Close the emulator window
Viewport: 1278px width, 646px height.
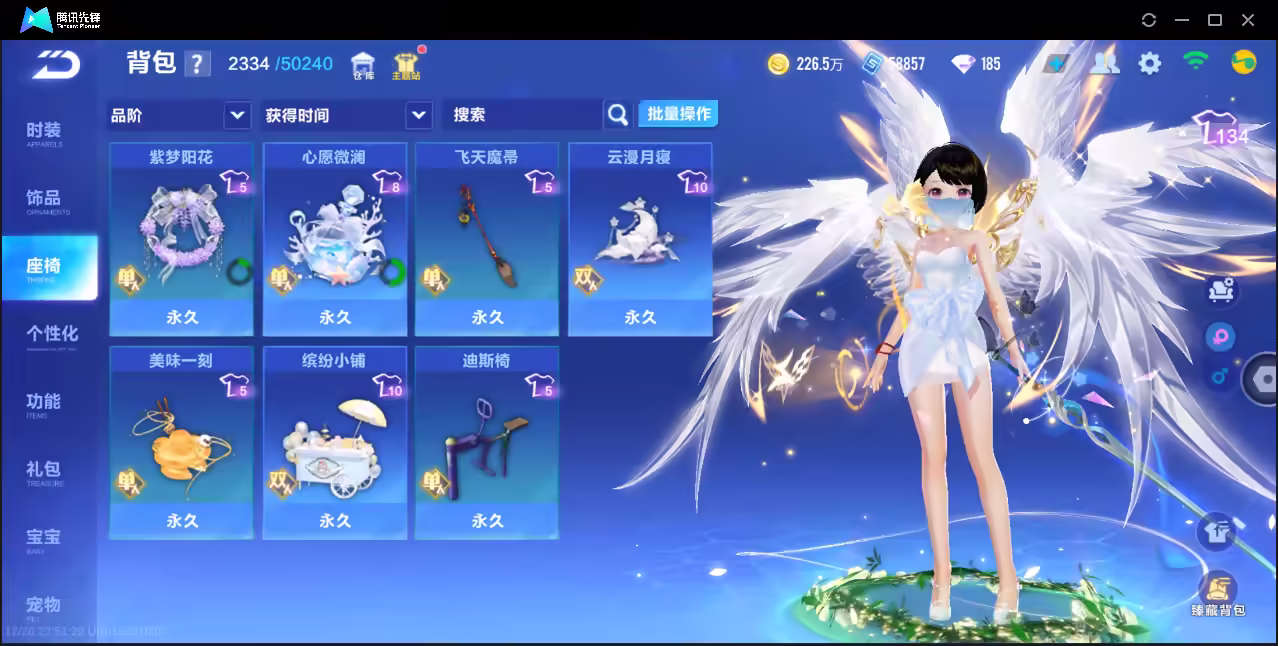[x=1248, y=20]
